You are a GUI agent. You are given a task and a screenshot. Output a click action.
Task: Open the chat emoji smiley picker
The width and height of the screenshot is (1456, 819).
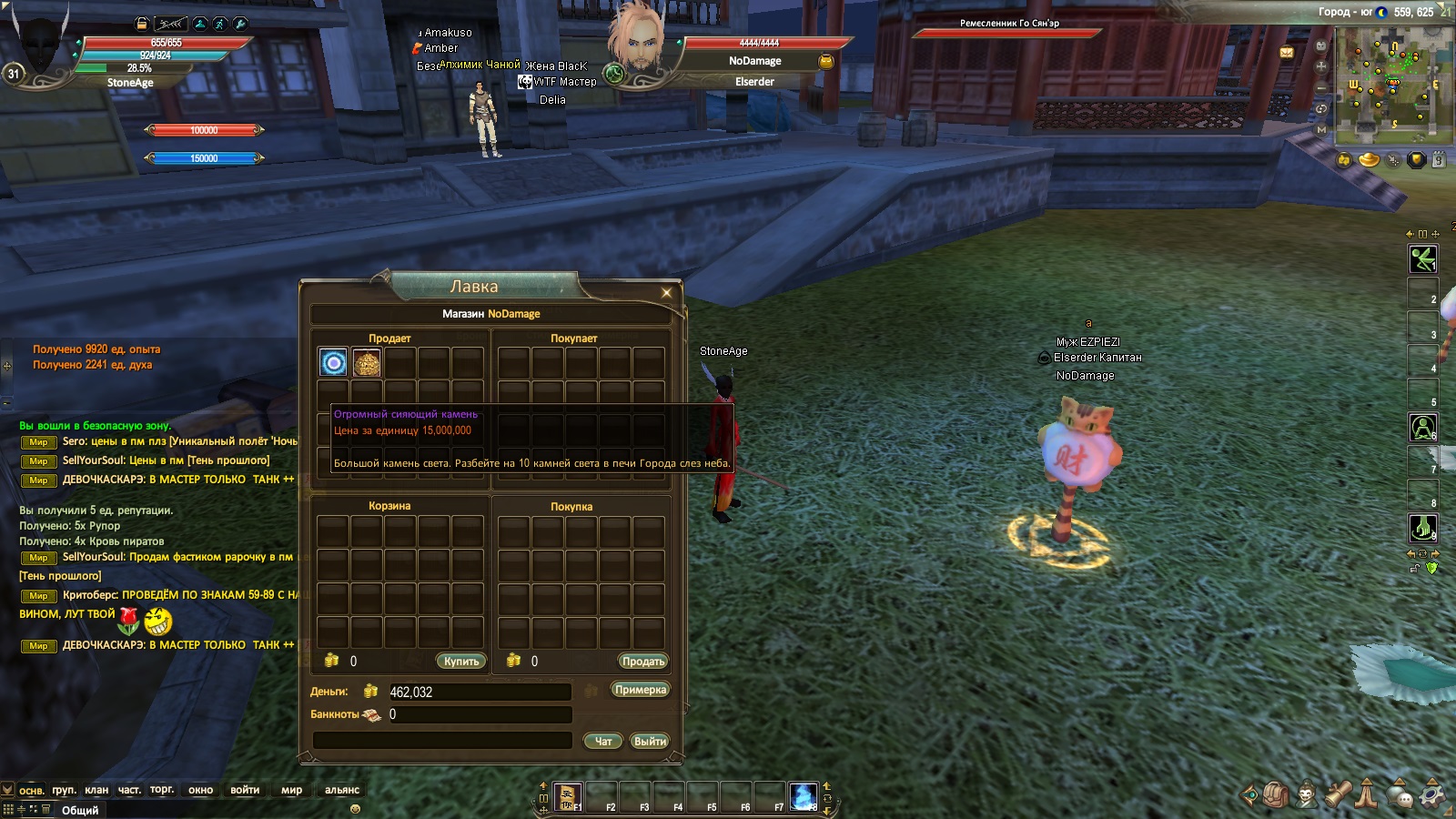point(355,808)
